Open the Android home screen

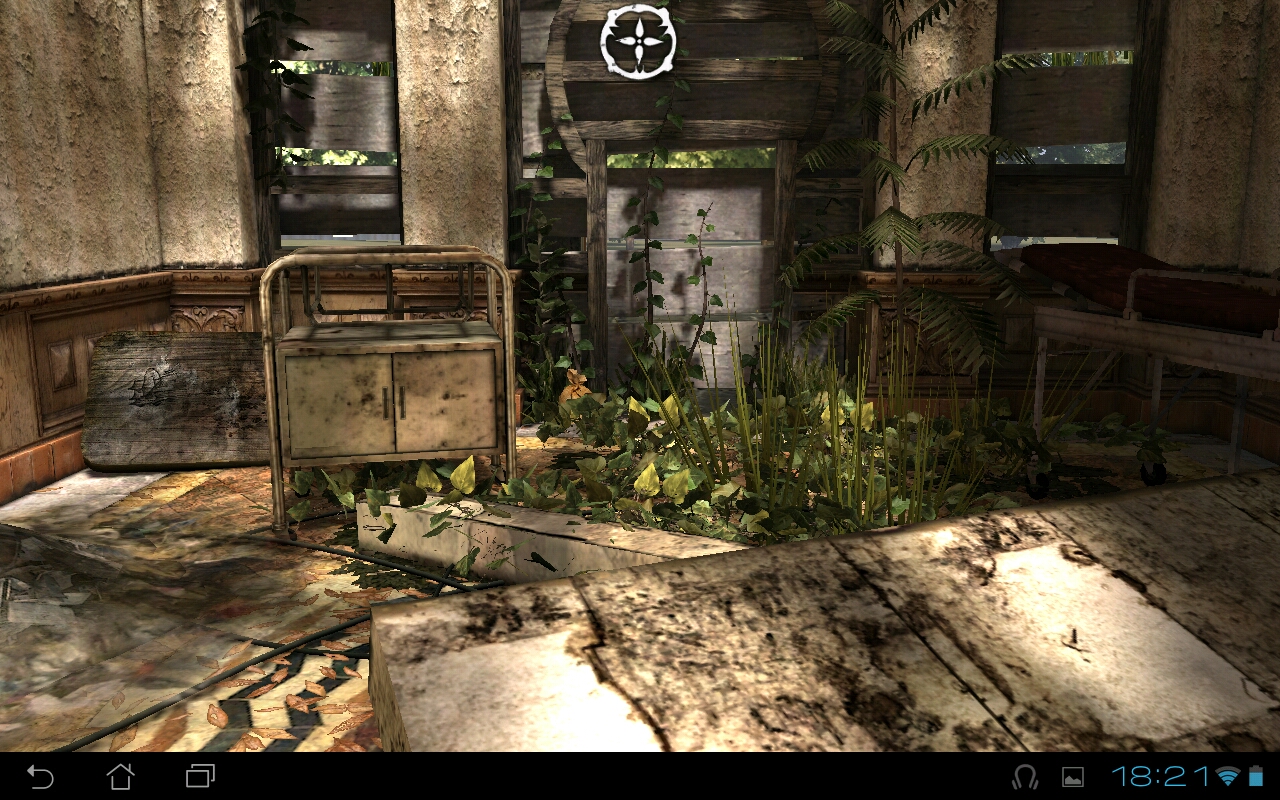pos(120,776)
